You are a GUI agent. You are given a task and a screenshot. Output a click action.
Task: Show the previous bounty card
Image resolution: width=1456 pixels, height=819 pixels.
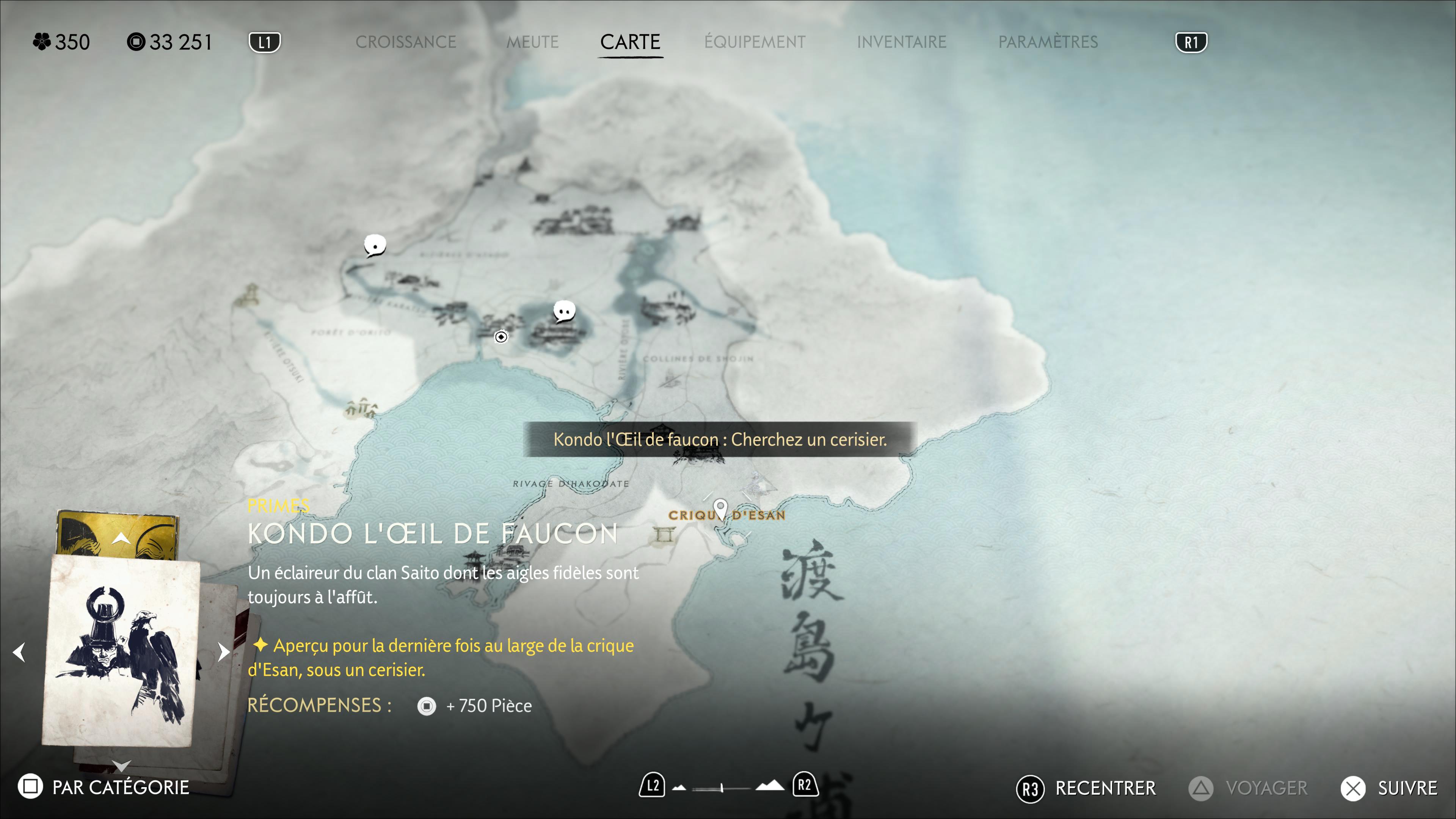pos(19,652)
